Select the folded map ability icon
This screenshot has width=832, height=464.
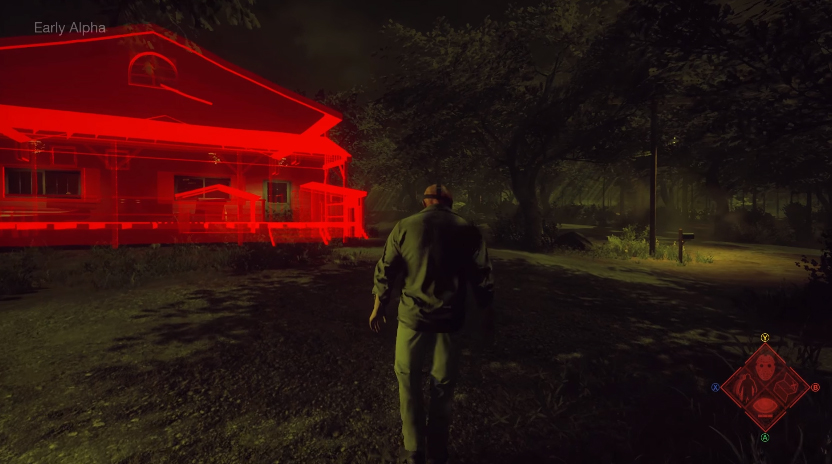pyautogui.click(x=787, y=387)
